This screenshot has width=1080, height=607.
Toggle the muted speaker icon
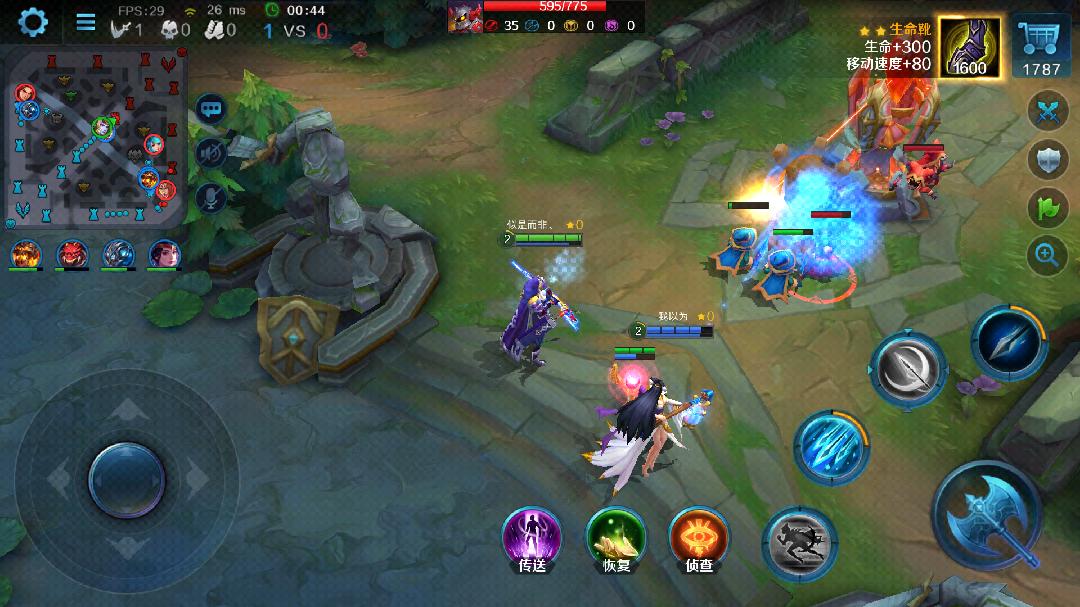[x=211, y=152]
